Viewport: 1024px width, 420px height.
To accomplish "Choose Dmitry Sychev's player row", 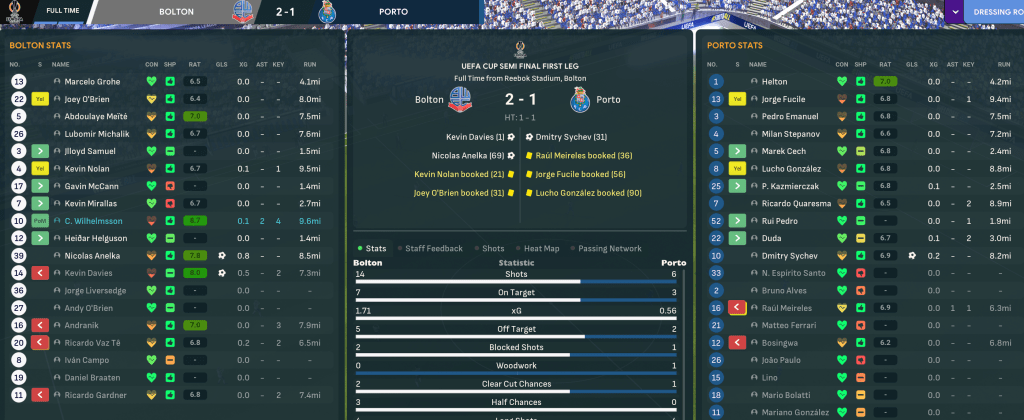I will point(792,256).
